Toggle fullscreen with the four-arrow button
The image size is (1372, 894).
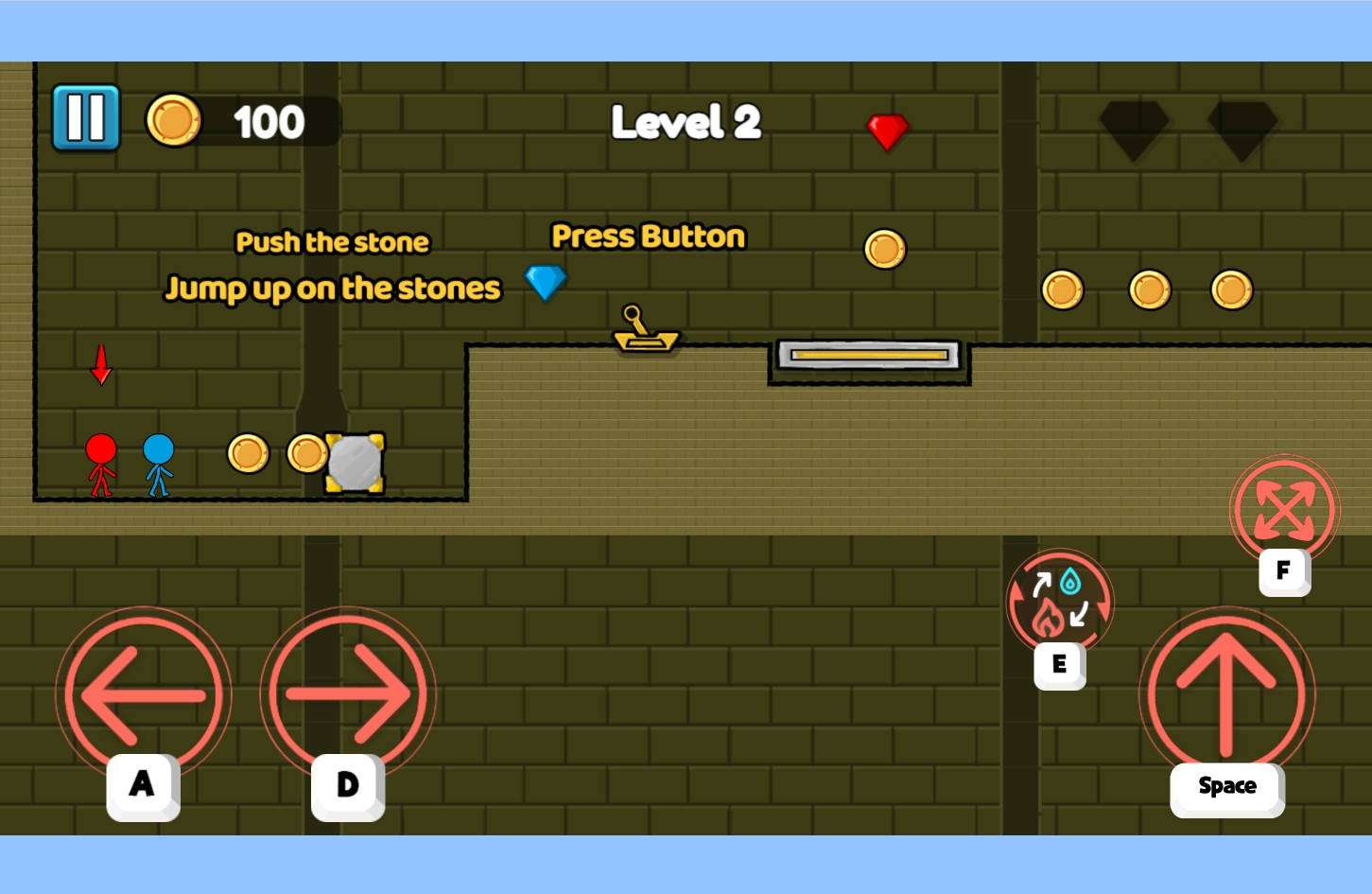[x=1284, y=509]
